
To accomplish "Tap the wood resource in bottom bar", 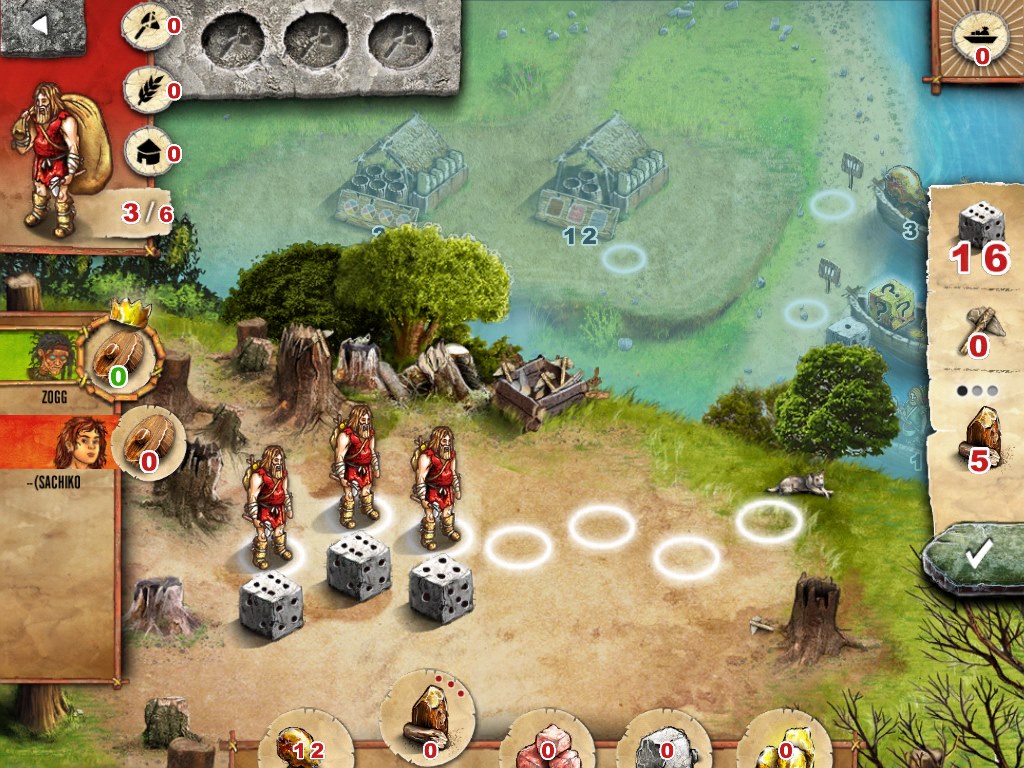I will click(x=428, y=718).
